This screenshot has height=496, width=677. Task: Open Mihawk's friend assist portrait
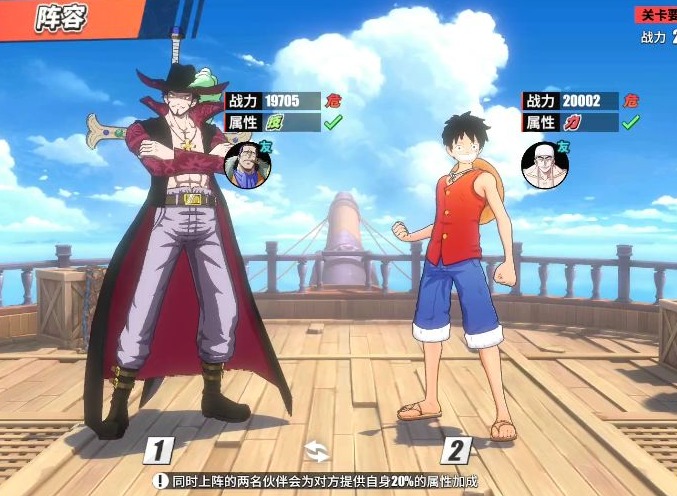pyautogui.click(x=244, y=164)
